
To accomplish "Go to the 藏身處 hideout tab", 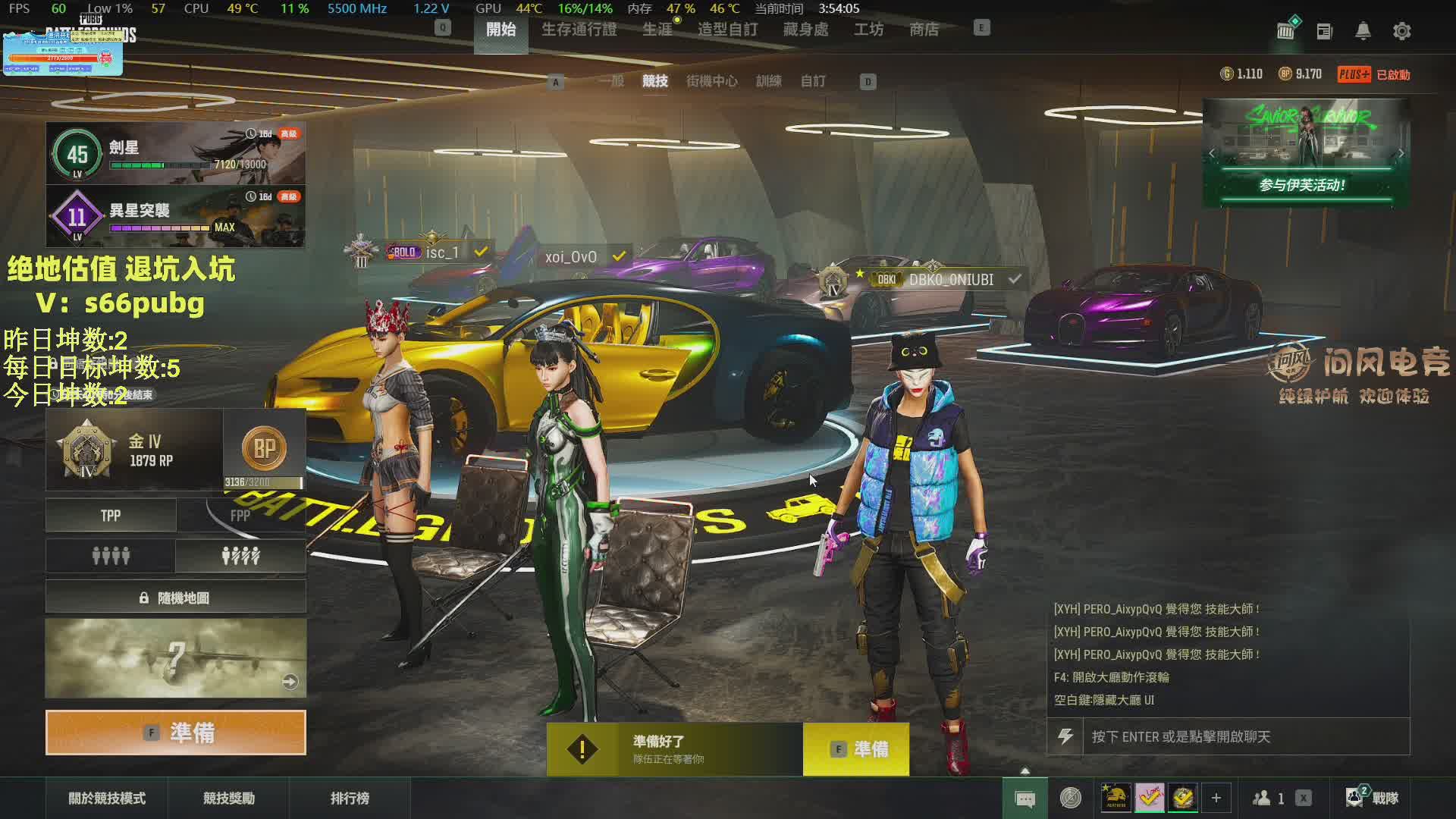I will (x=805, y=30).
